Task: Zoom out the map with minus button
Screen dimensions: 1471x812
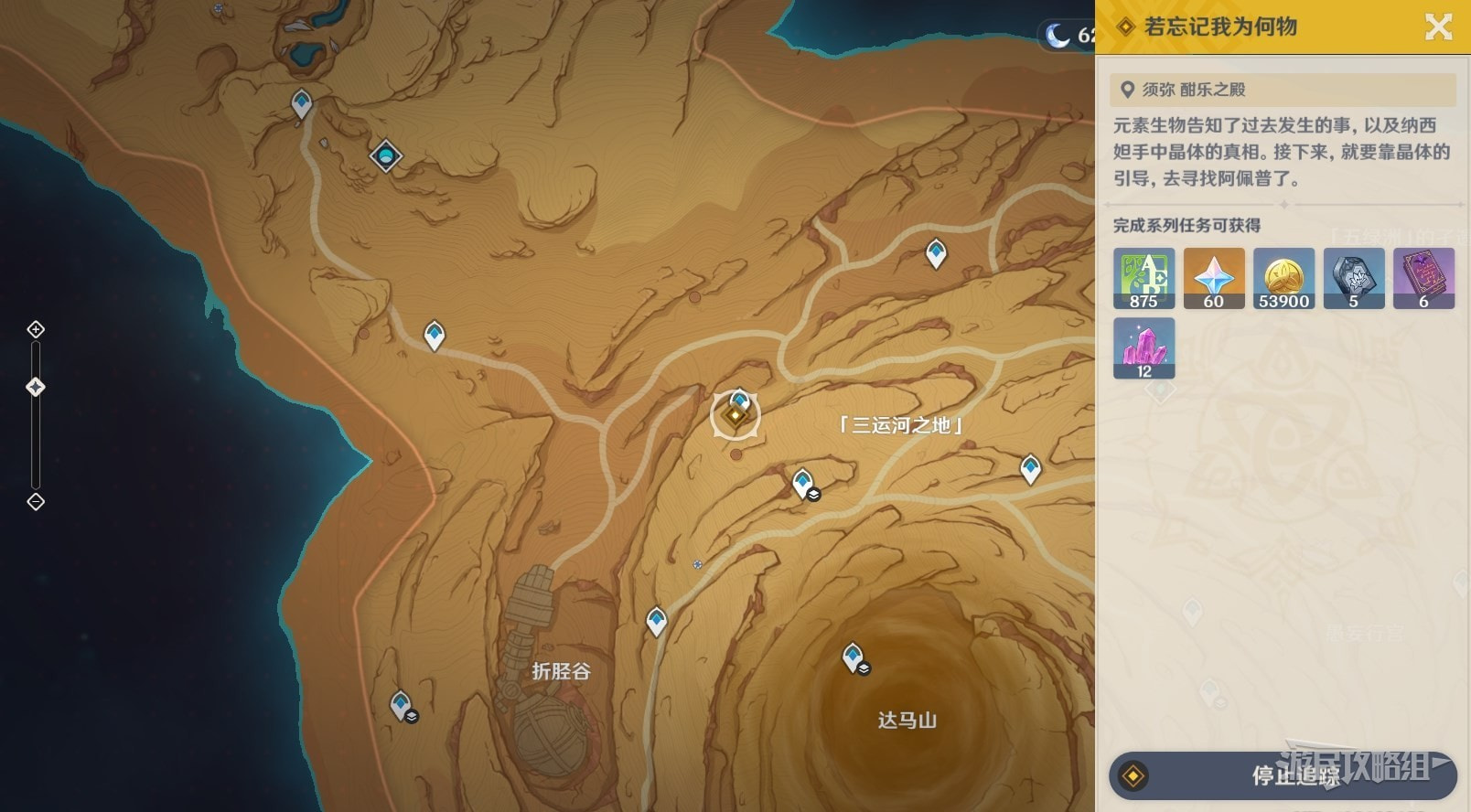Action: (x=36, y=501)
